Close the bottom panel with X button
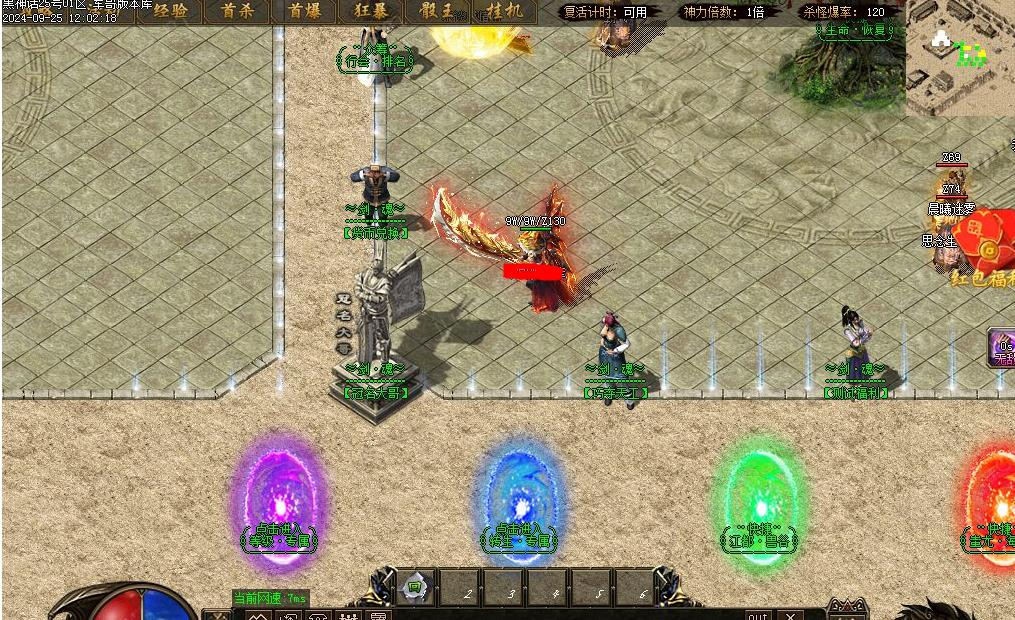 tap(791, 615)
